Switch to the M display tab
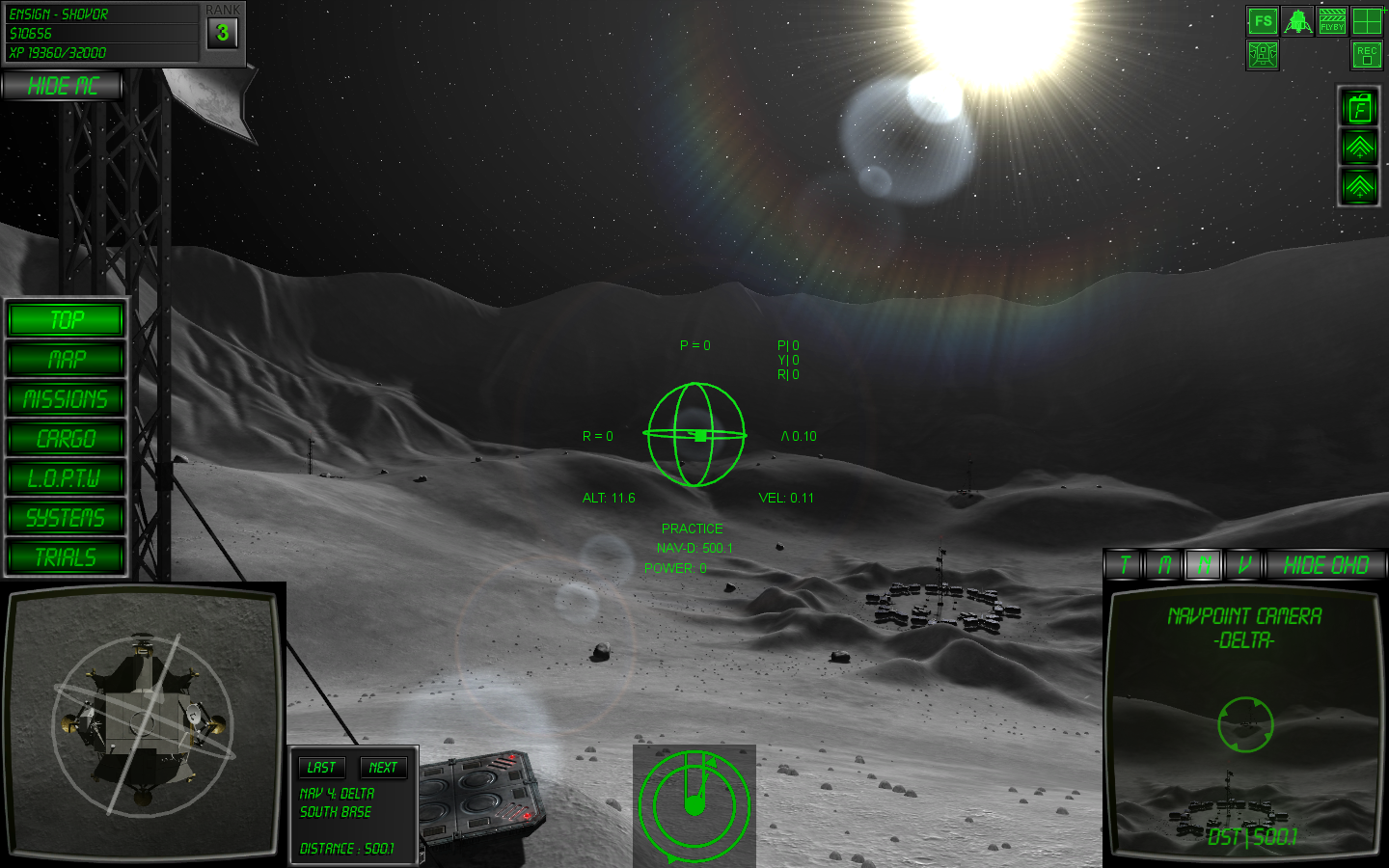Image resolution: width=1389 pixels, height=868 pixels. pyautogui.click(x=1164, y=565)
